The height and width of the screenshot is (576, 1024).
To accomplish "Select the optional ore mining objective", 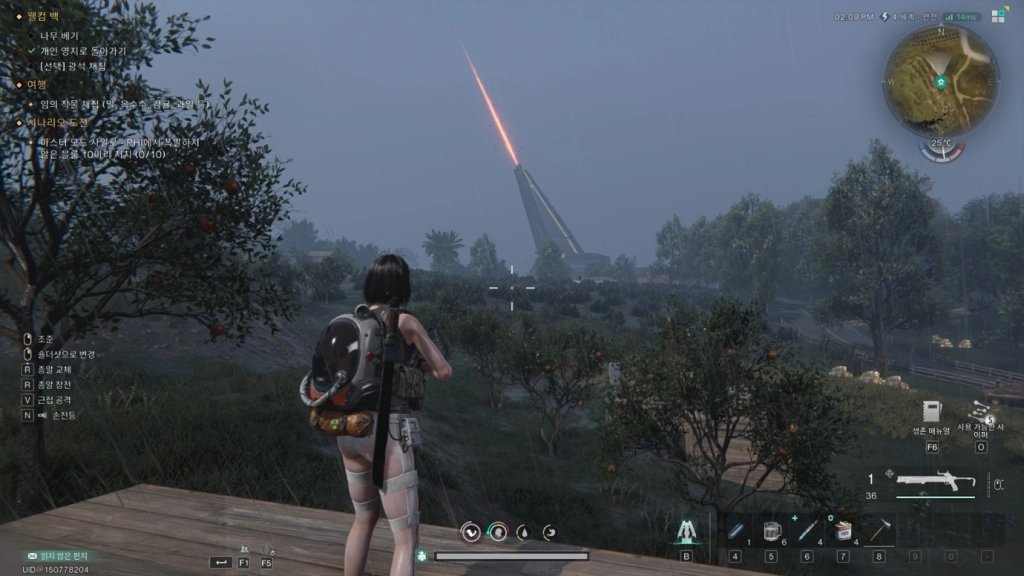I will [x=73, y=66].
